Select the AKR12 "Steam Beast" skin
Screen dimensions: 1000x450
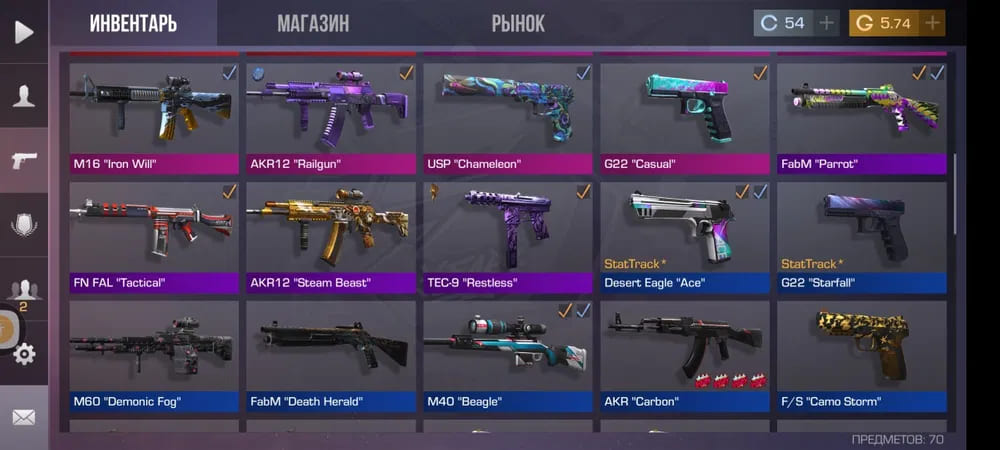pyautogui.click(x=331, y=236)
